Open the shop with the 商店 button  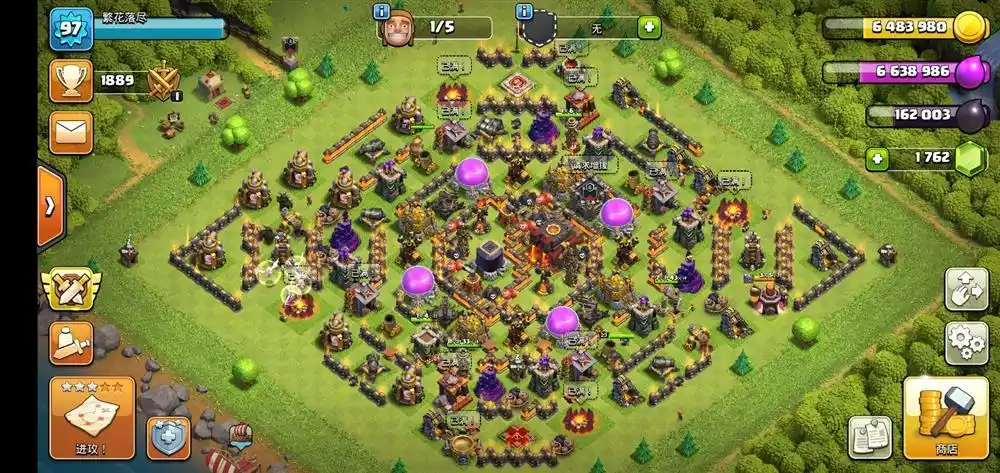pyautogui.click(x=946, y=417)
